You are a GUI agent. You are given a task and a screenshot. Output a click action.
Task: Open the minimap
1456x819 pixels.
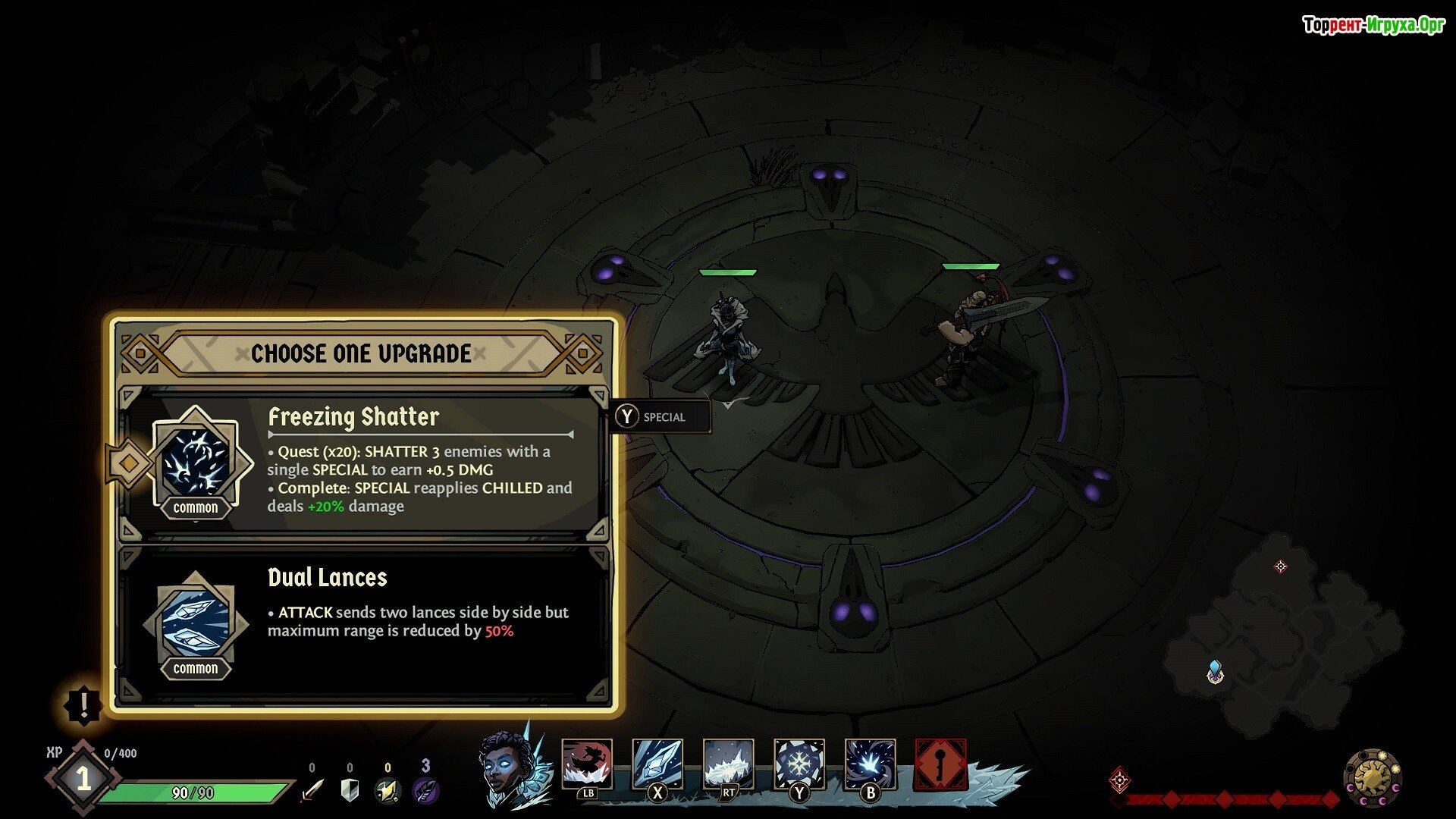pyautogui.click(x=1282, y=637)
